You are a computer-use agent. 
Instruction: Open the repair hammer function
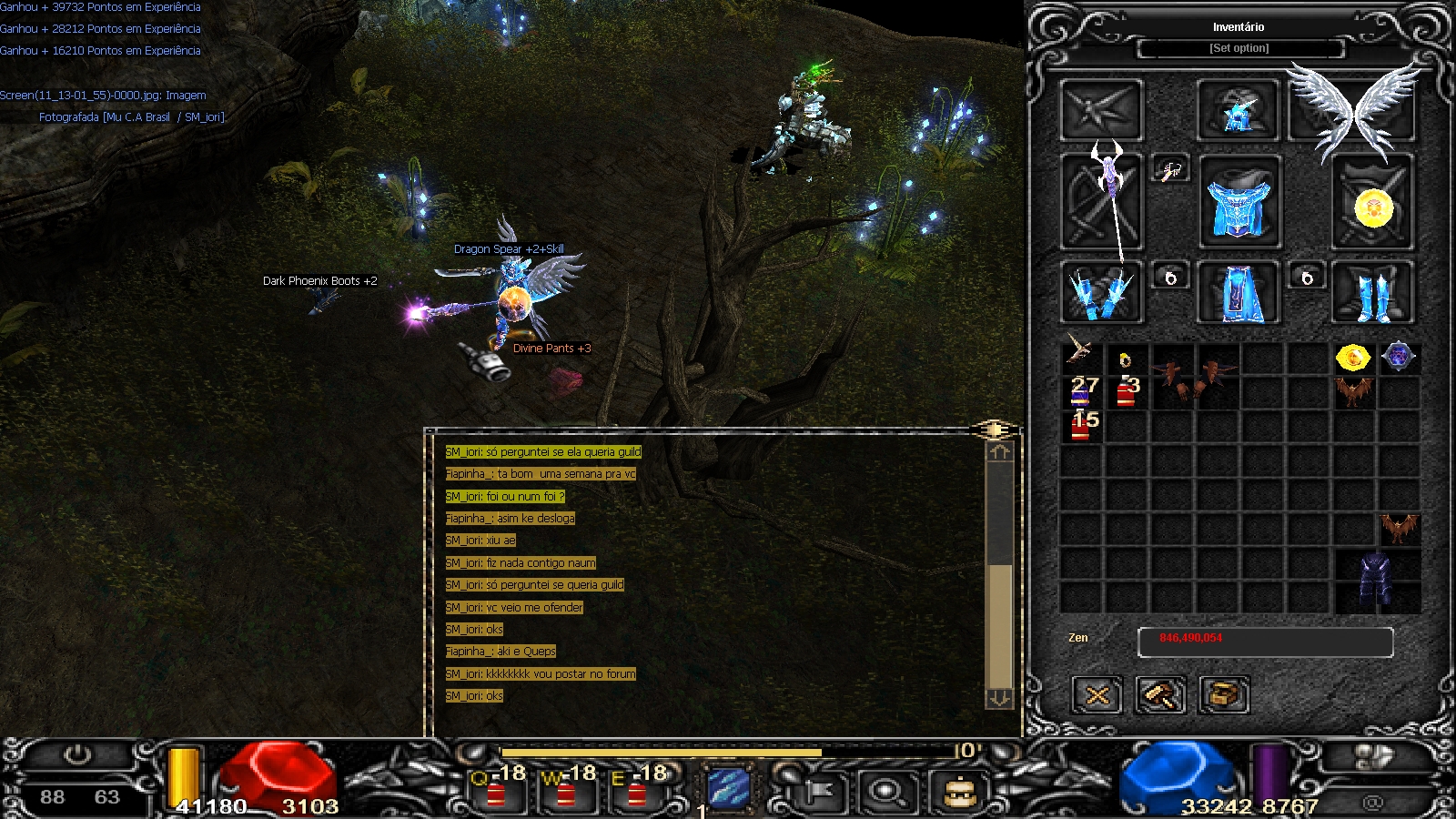(x=1160, y=696)
